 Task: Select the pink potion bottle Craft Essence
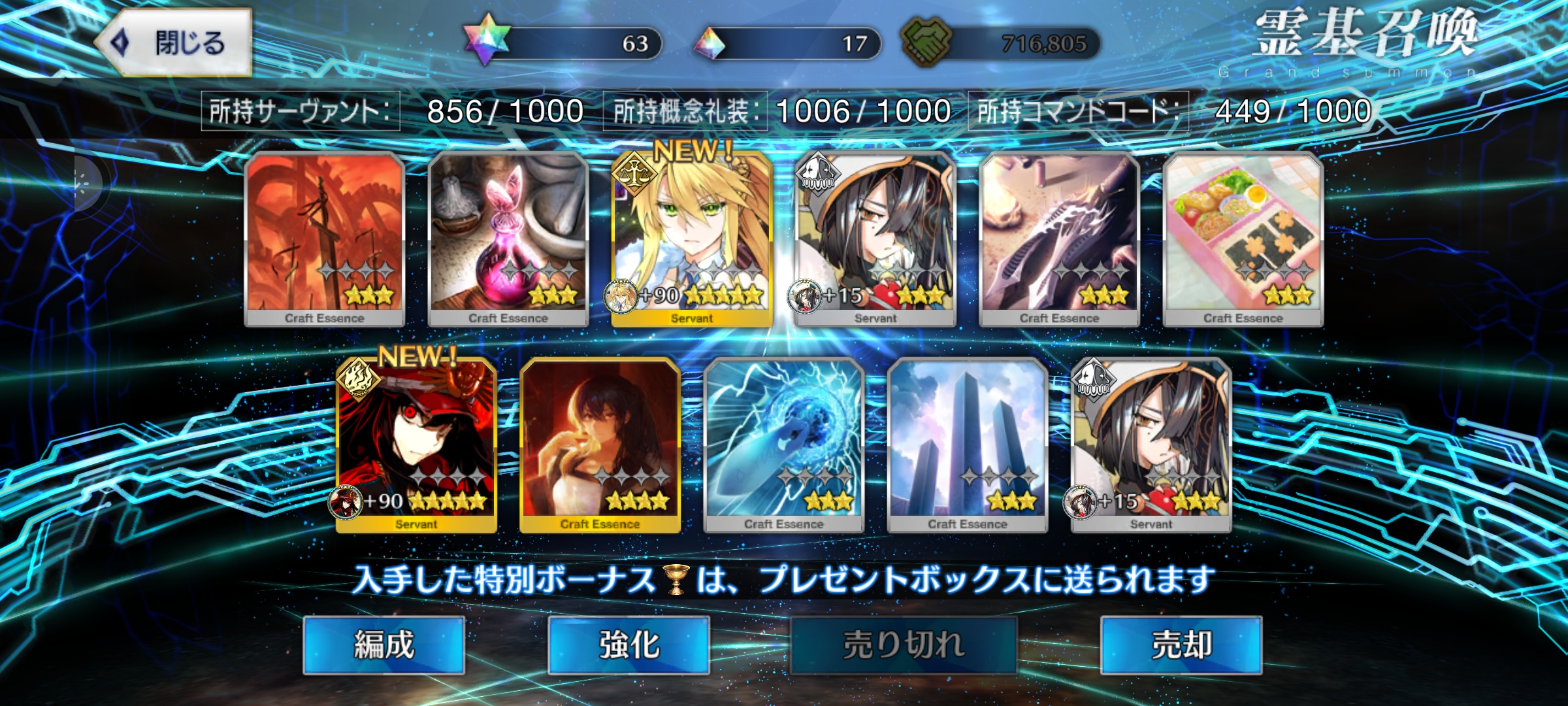pos(508,239)
